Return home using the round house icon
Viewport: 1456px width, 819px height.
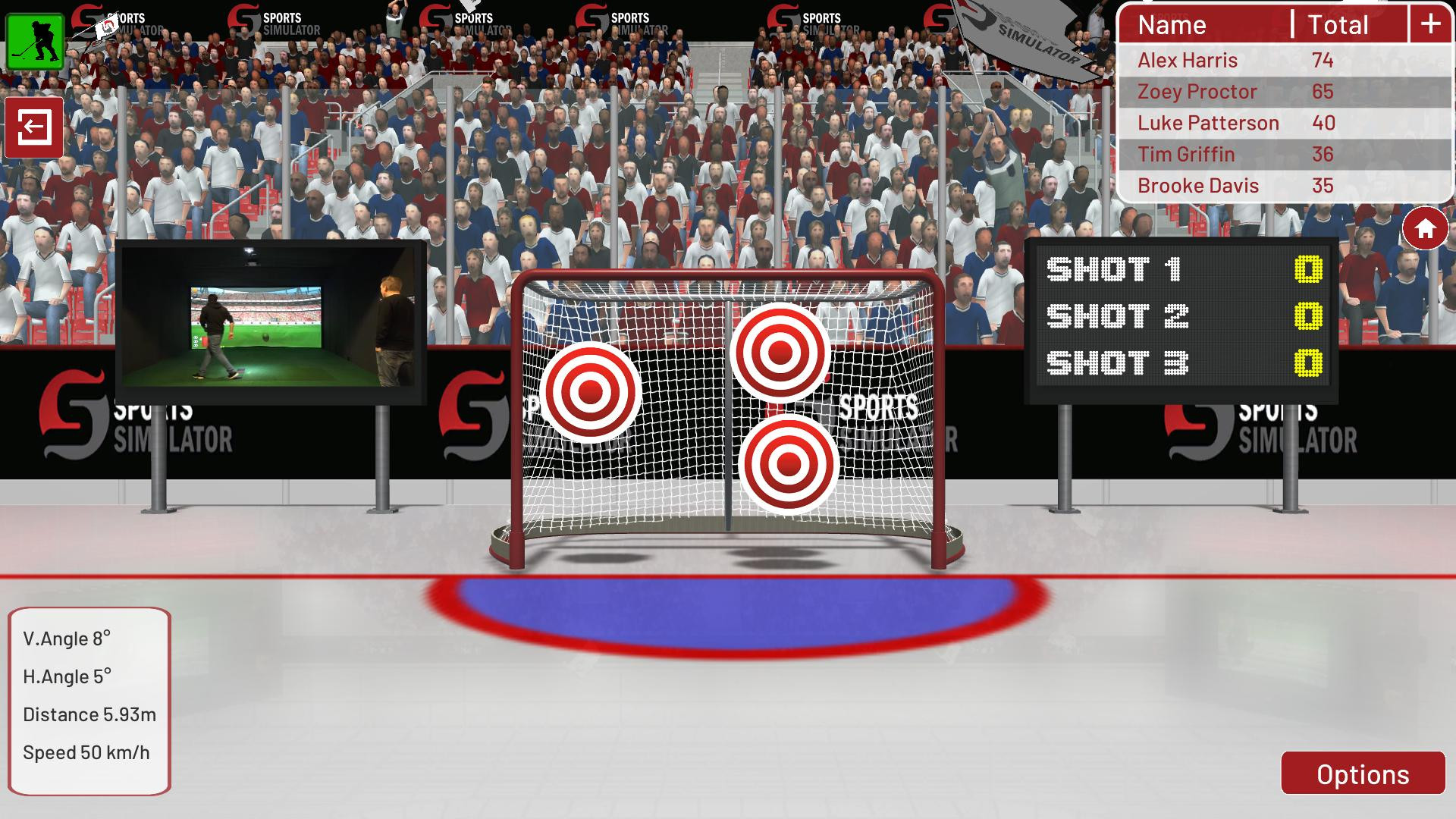(1424, 227)
